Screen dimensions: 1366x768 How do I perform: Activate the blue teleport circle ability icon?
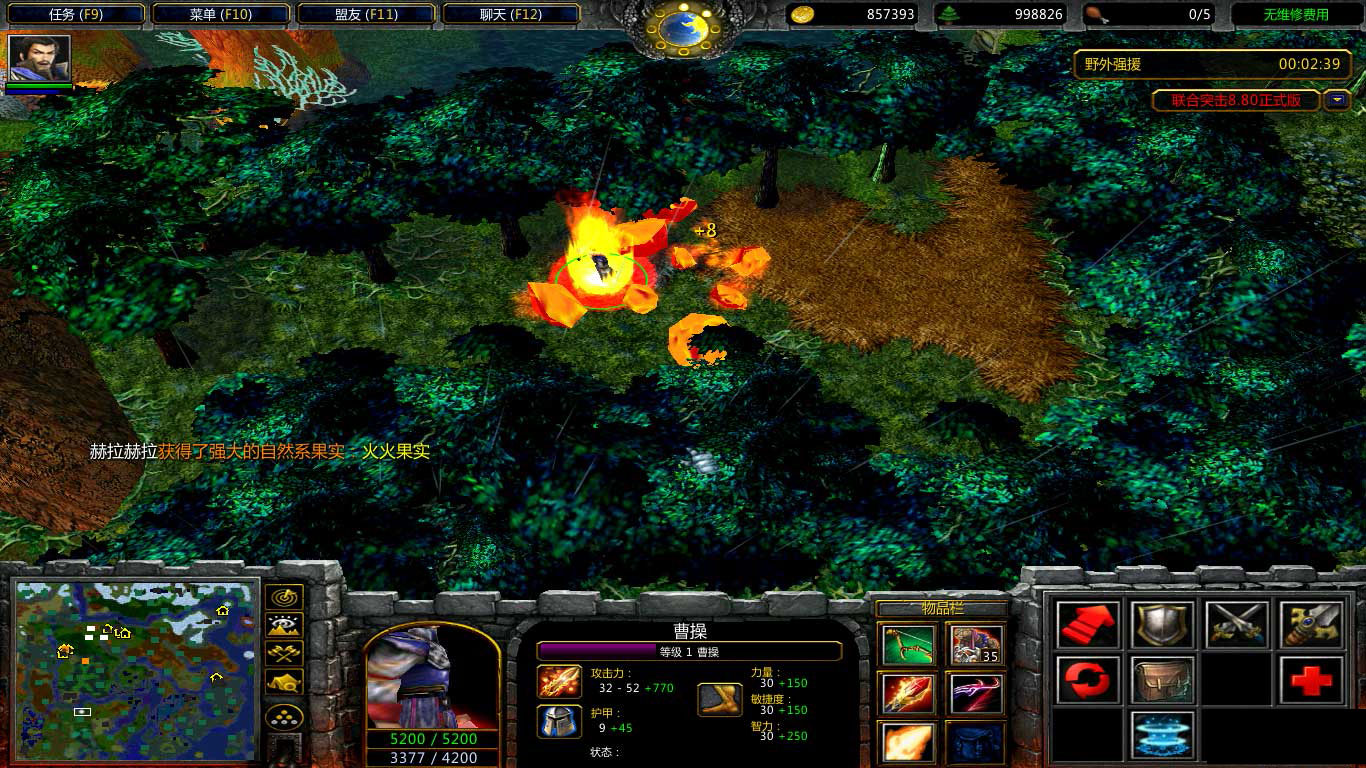pos(1162,735)
